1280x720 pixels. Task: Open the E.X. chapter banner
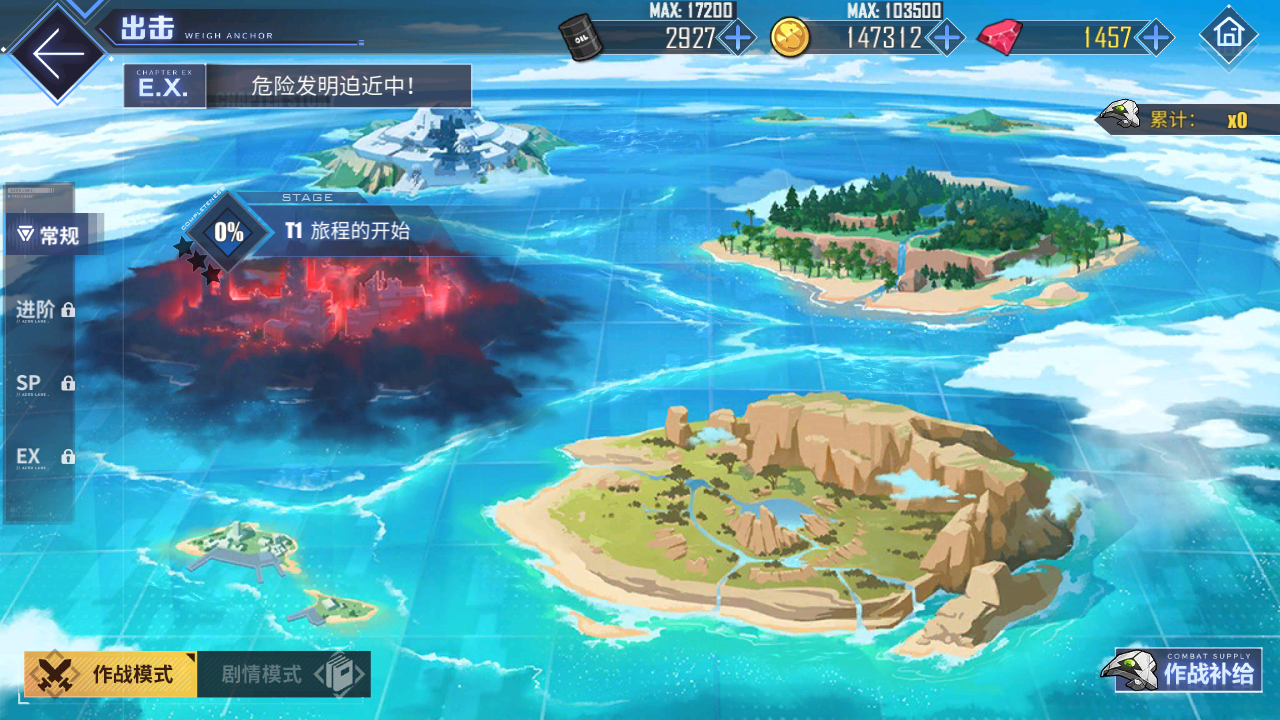pos(298,86)
